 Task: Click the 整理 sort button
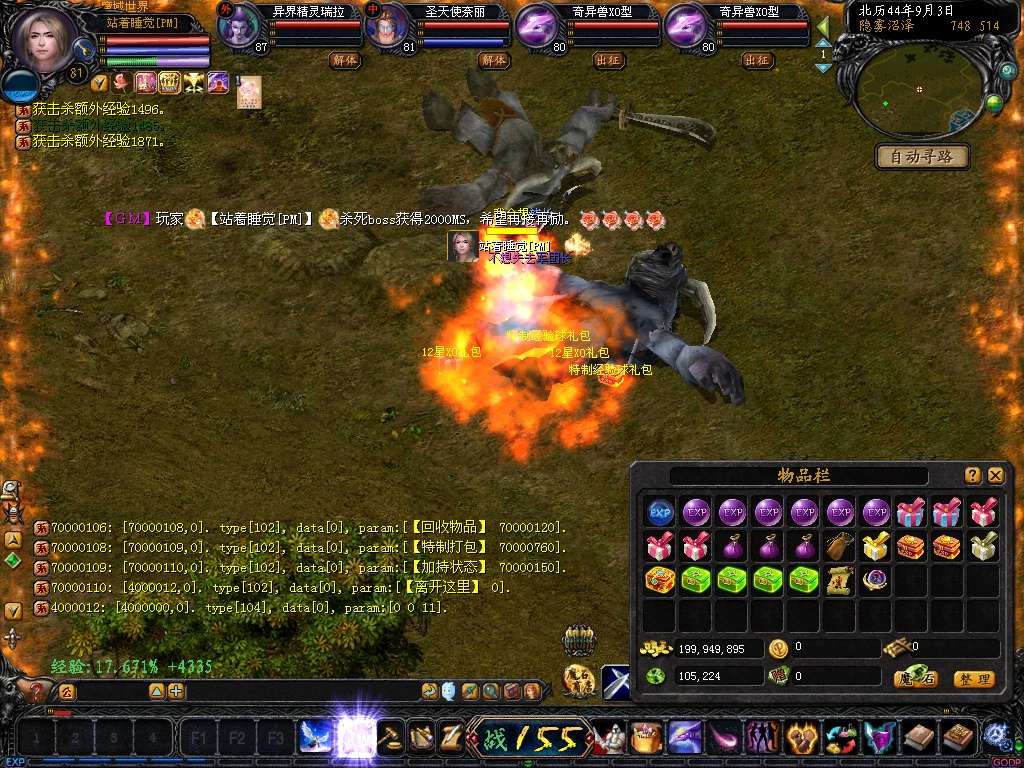pos(973,679)
